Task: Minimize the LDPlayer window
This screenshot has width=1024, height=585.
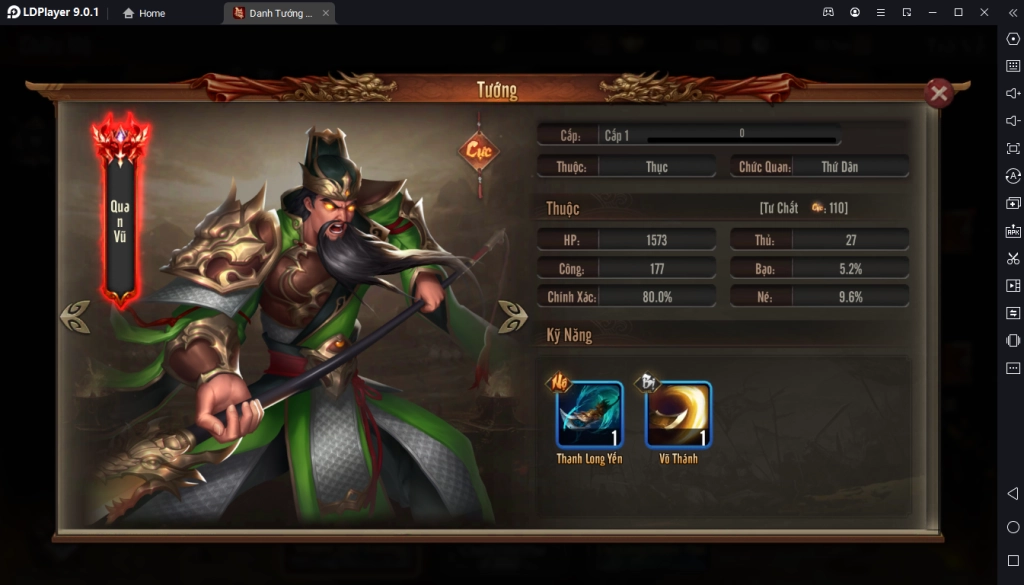Action: pyautogui.click(x=932, y=12)
